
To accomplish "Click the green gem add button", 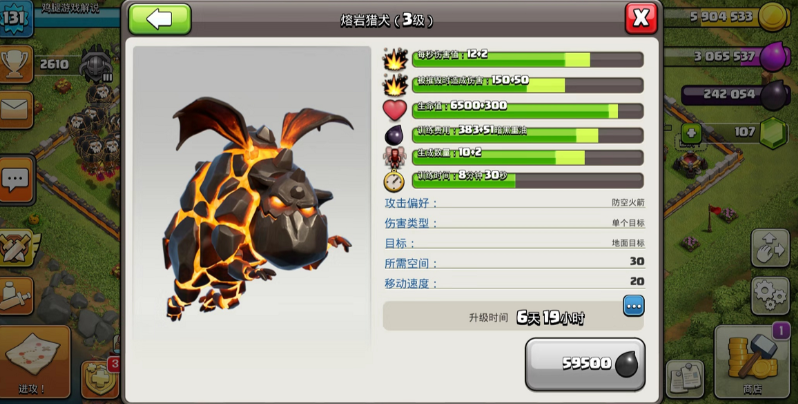I will click(x=690, y=131).
